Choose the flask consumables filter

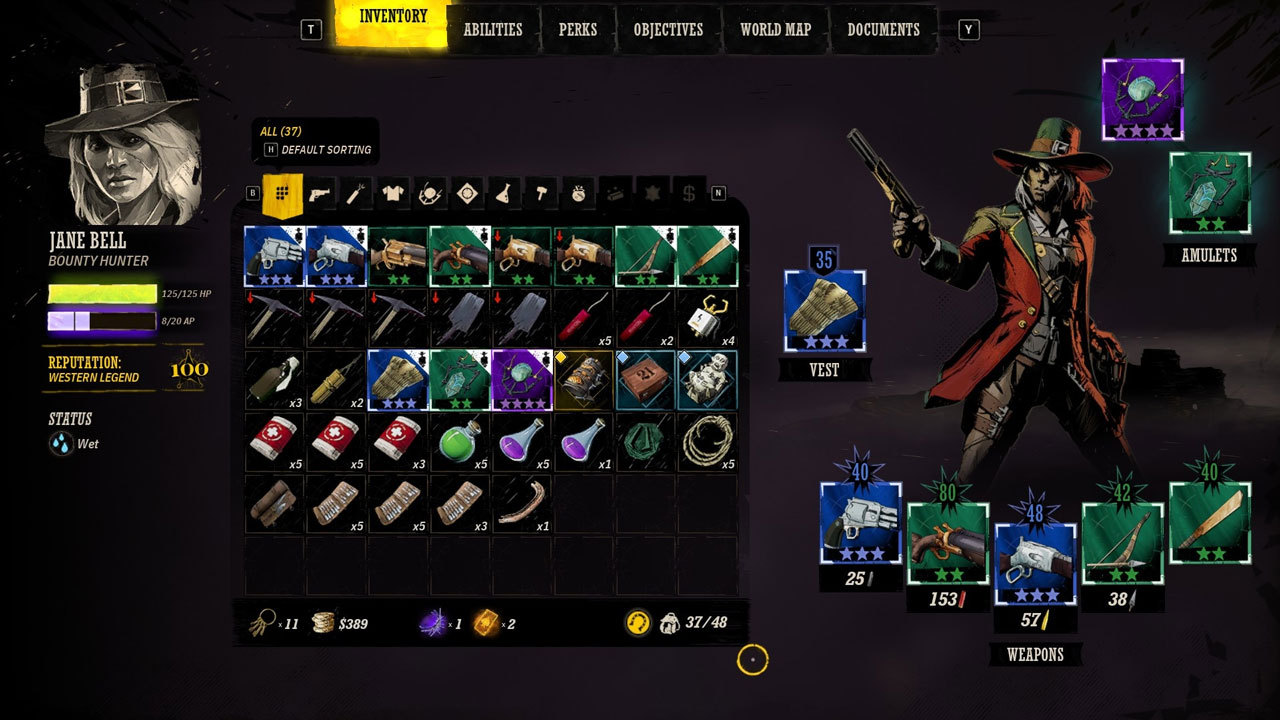505,193
